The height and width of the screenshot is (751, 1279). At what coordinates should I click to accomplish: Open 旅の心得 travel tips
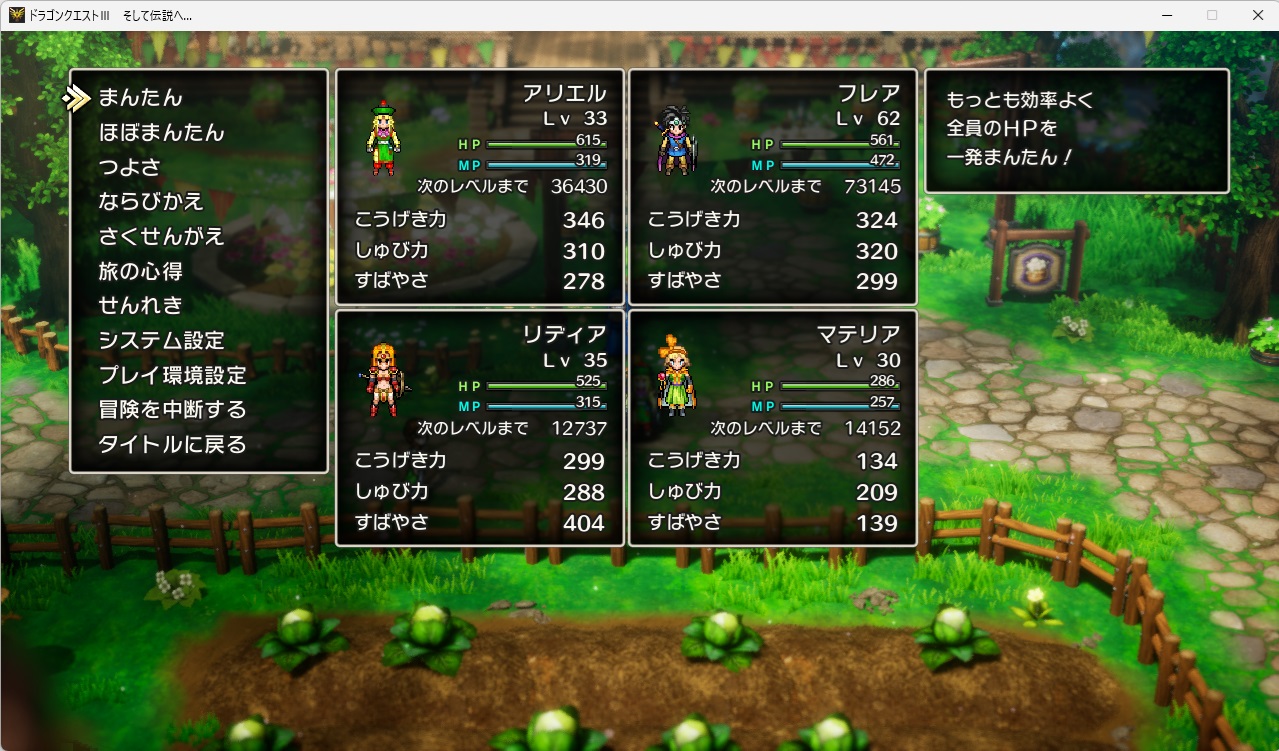coord(141,271)
